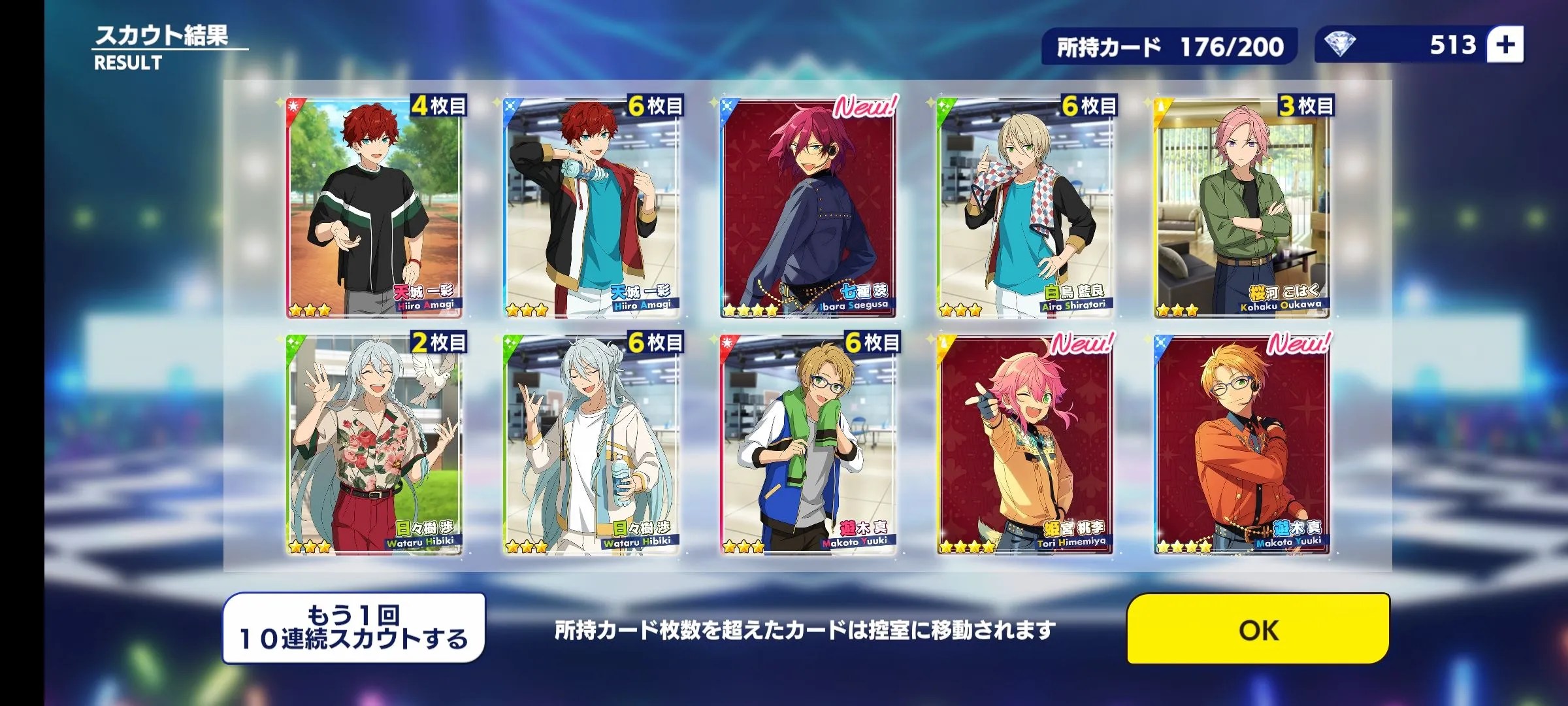Open the new Ibara Saegusa card
1568x706 pixels.
808,209
